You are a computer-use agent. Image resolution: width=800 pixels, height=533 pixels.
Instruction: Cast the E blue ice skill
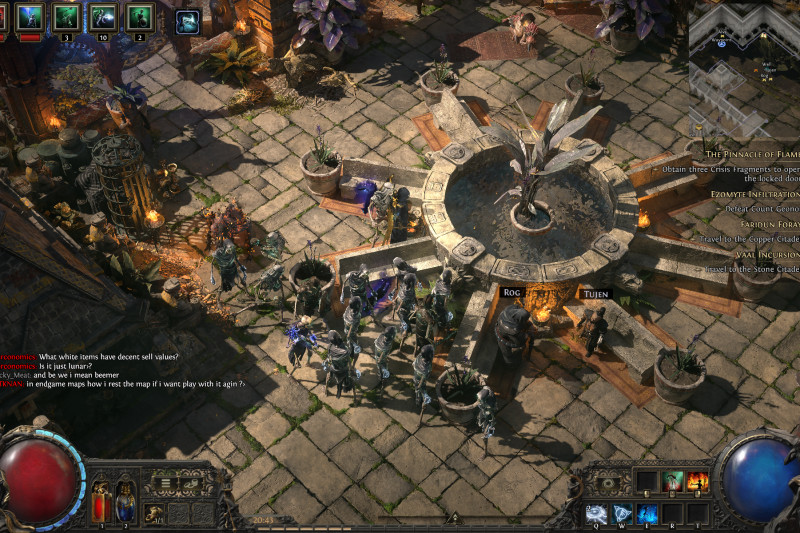click(x=648, y=514)
